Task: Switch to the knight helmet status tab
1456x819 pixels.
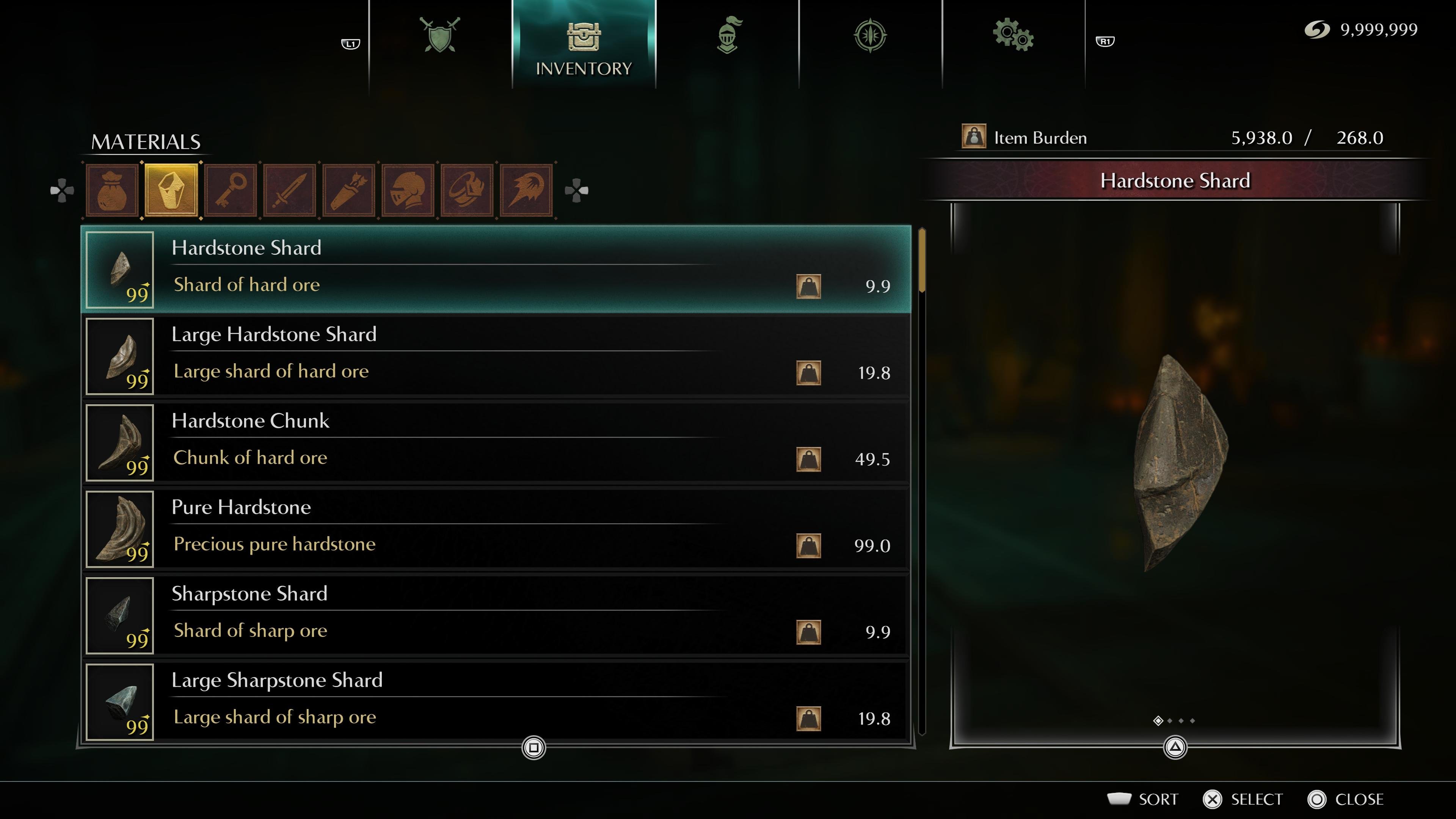Action: point(728,36)
